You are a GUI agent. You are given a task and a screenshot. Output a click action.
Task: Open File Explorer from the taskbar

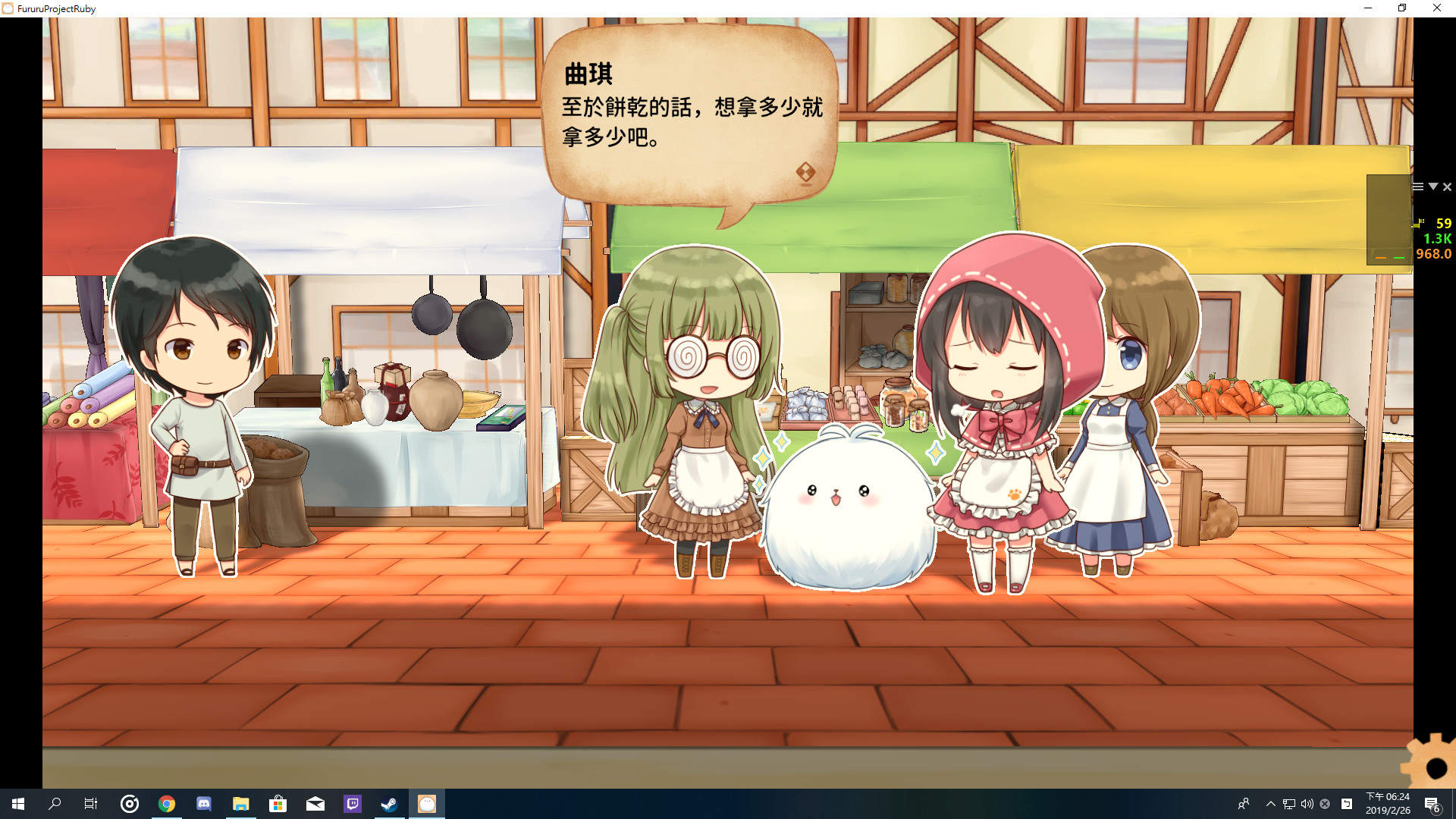pyautogui.click(x=241, y=805)
